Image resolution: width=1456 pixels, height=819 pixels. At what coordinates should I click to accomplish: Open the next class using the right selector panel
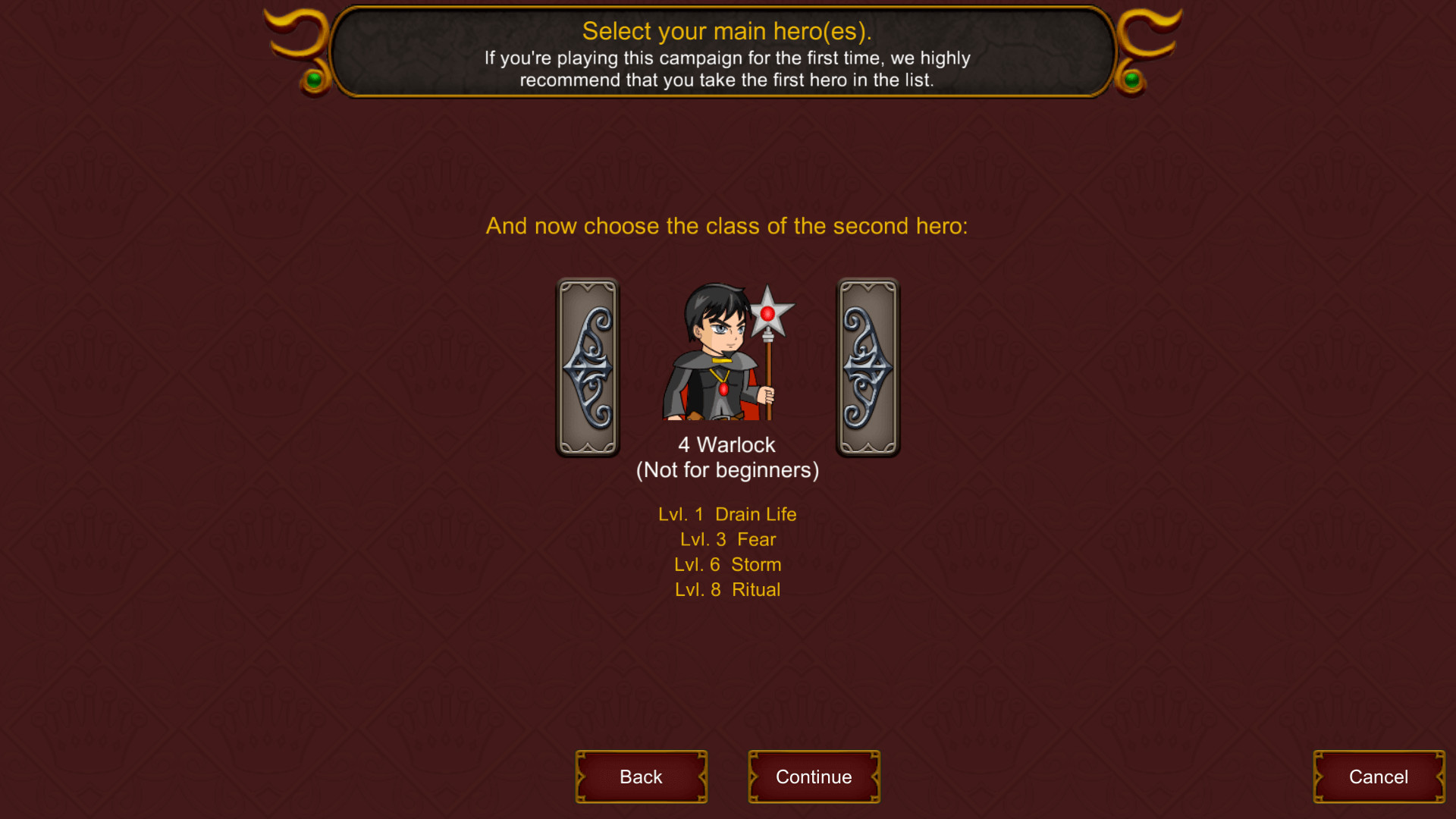pos(868,366)
